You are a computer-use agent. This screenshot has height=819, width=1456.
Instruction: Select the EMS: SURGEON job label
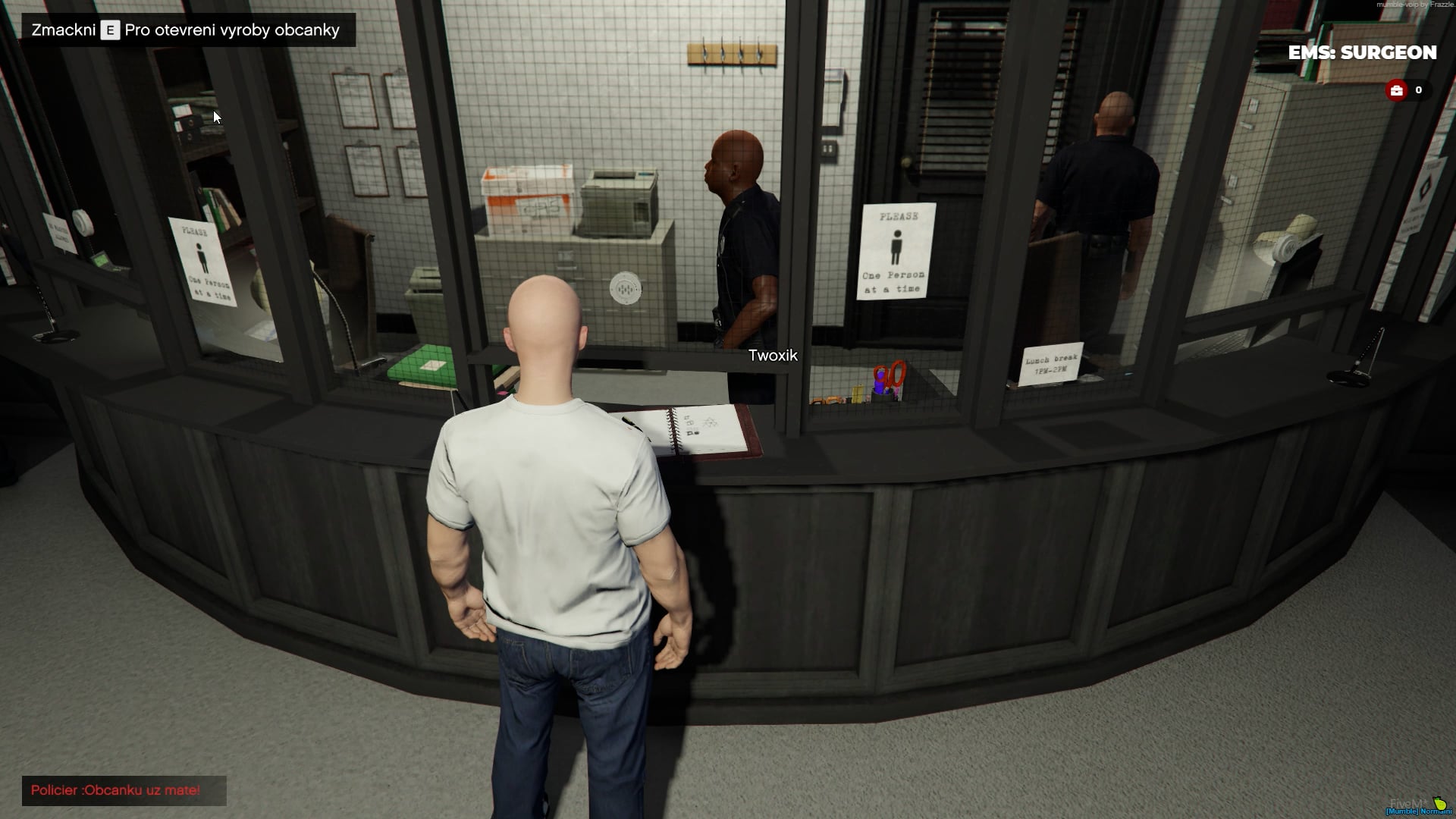1362,52
